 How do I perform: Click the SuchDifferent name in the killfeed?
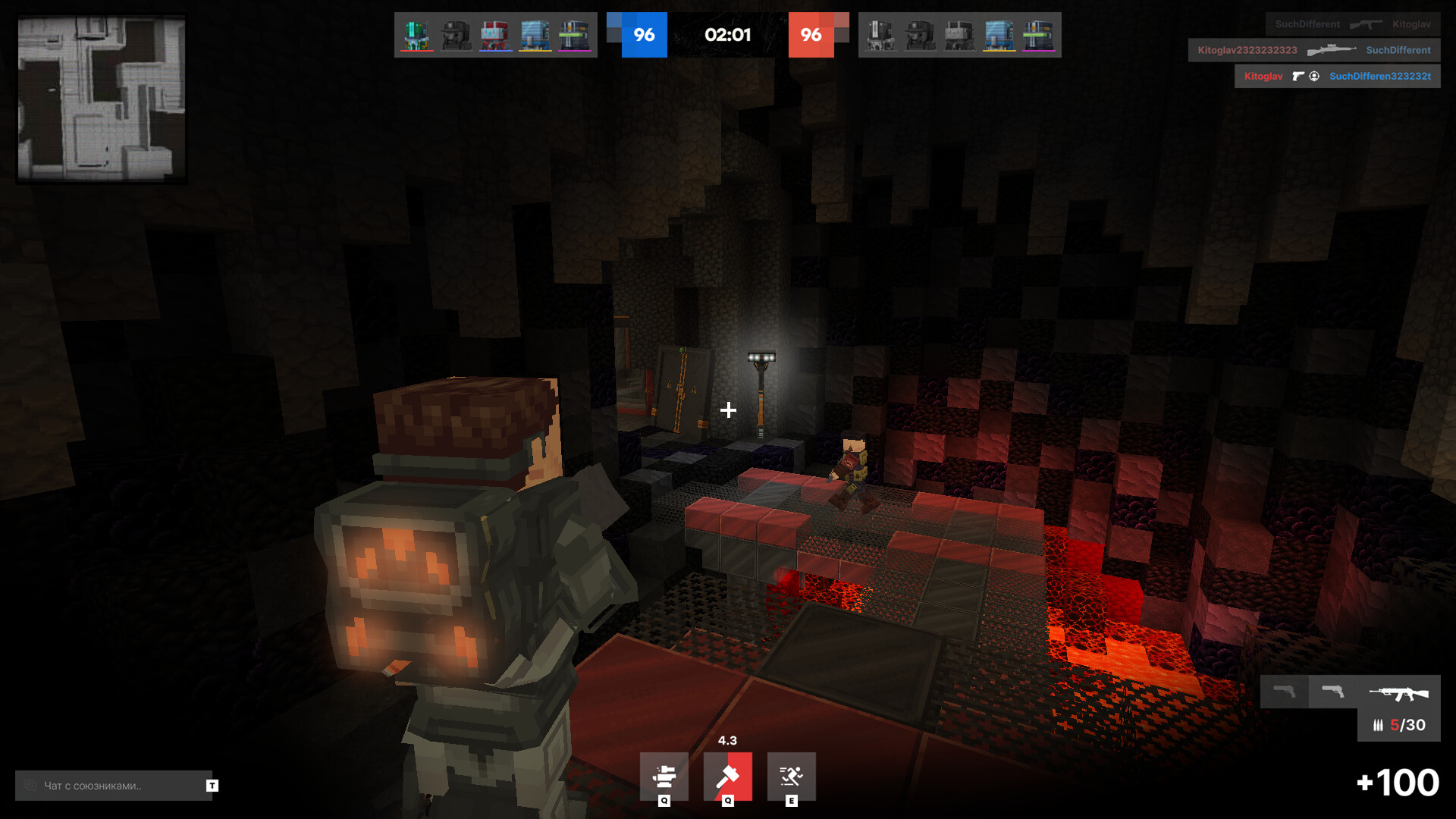click(1398, 50)
